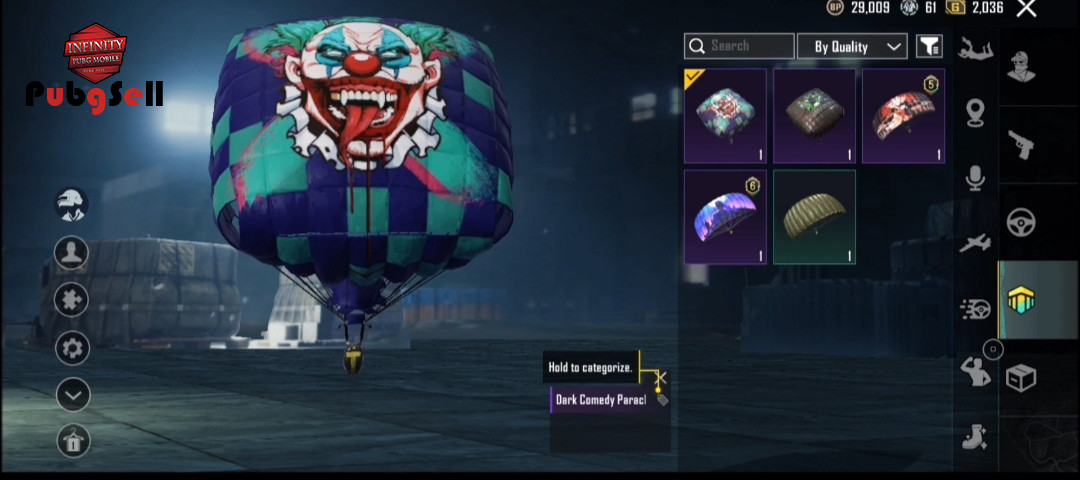Image resolution: width=1080 pixels, height=480 pixels.
Task: Open the filter funnel button
Action: tap(929, 46)
